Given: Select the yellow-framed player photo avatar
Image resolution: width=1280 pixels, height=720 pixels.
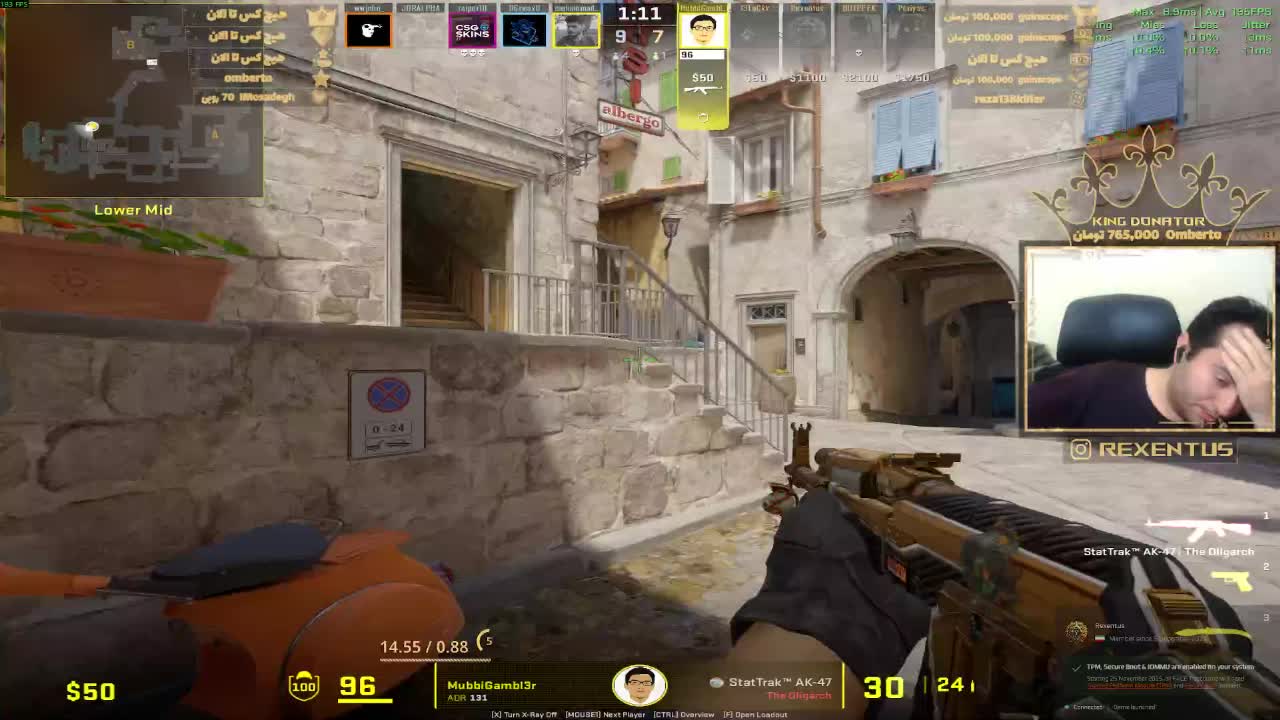Looking at the screenshot, I should (576, 31).
